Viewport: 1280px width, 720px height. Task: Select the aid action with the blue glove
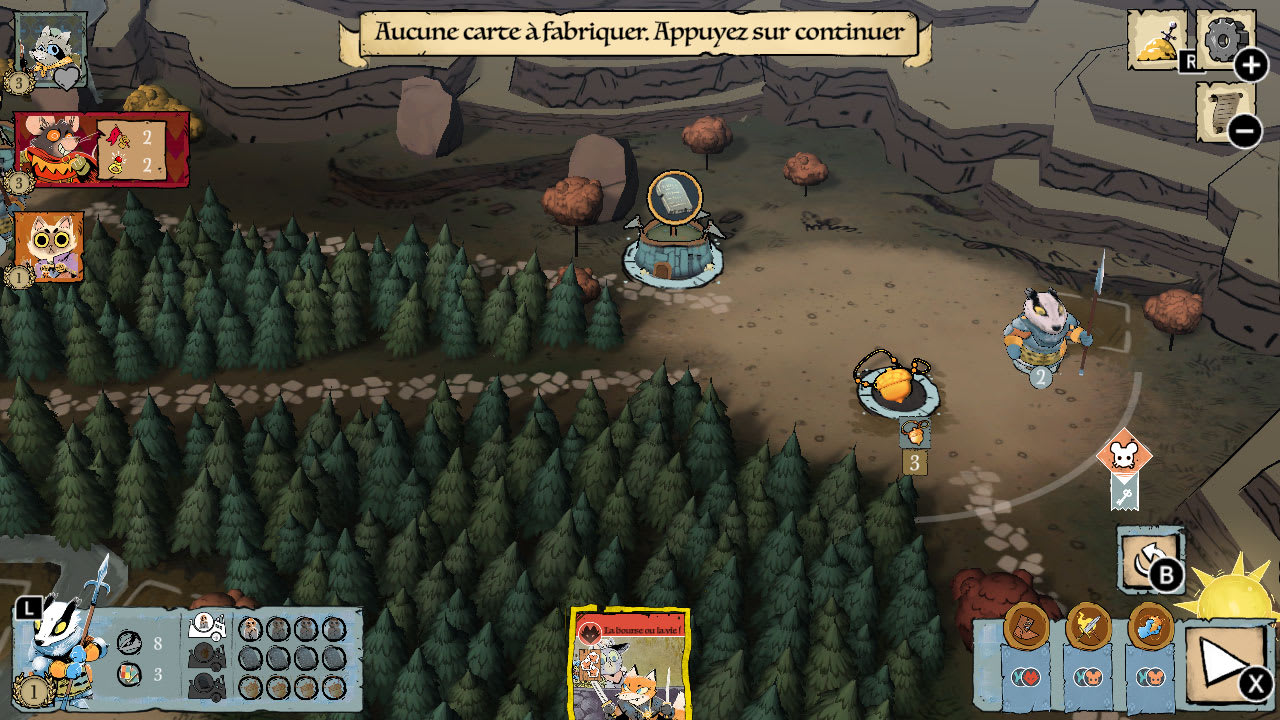1150,626
